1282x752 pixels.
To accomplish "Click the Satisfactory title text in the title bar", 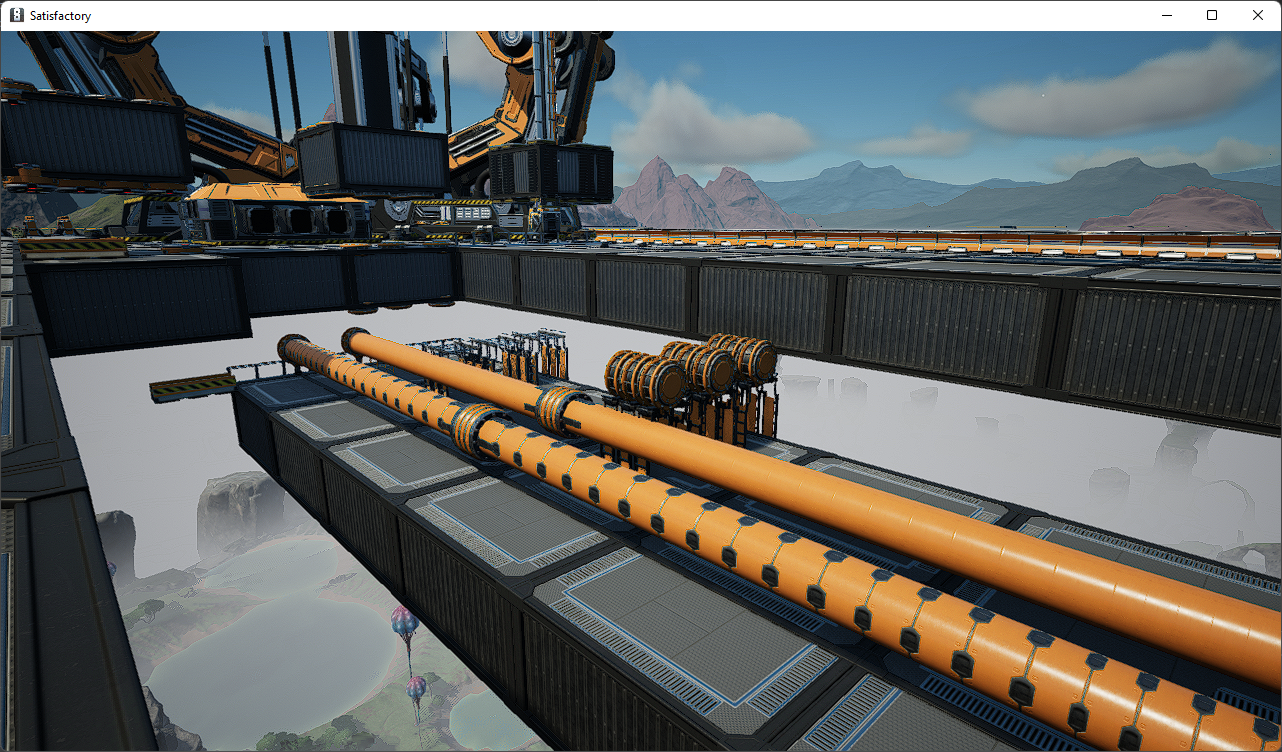I will coord(60,15).
